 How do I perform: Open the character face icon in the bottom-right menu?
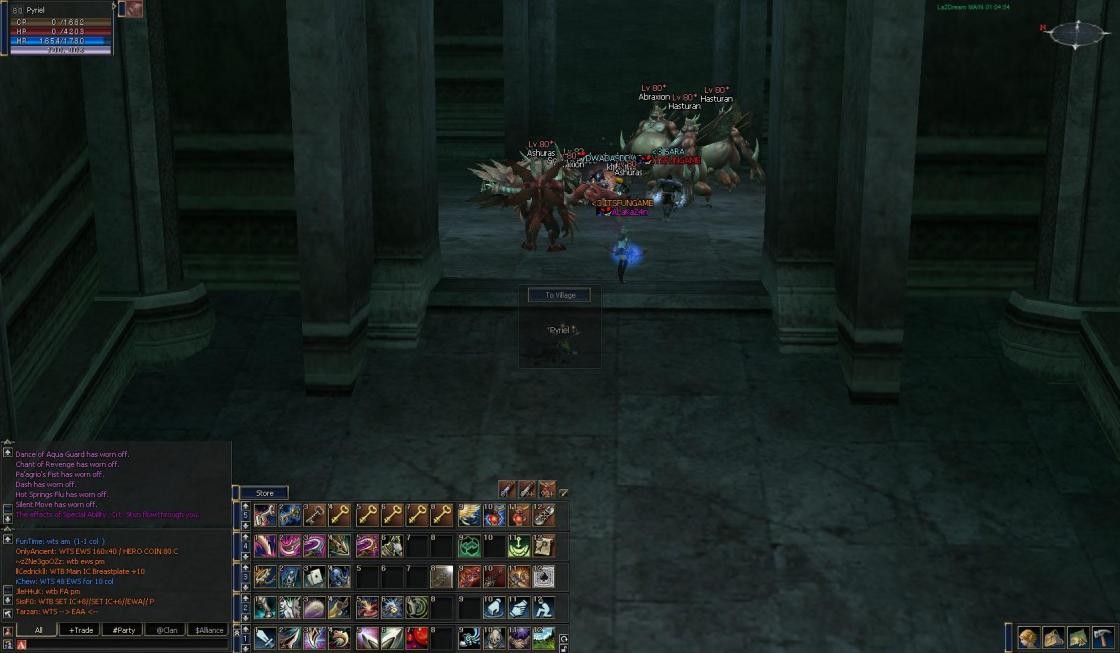(1029, 638)
